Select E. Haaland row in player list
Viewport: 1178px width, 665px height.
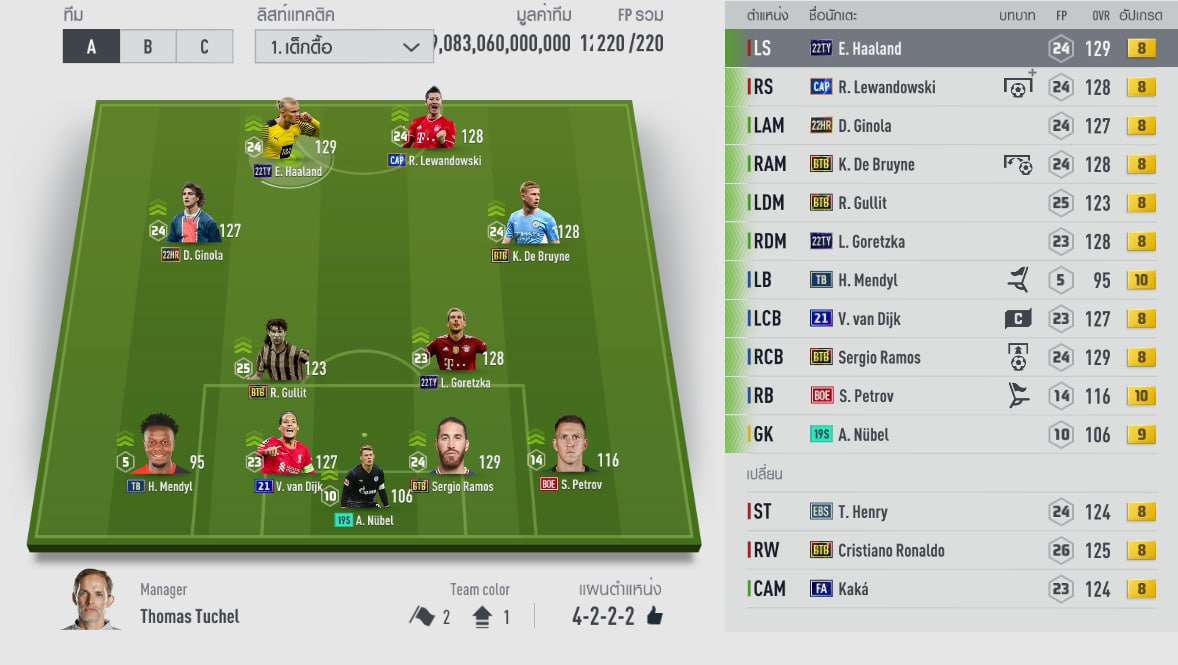[x=950, y=48]
